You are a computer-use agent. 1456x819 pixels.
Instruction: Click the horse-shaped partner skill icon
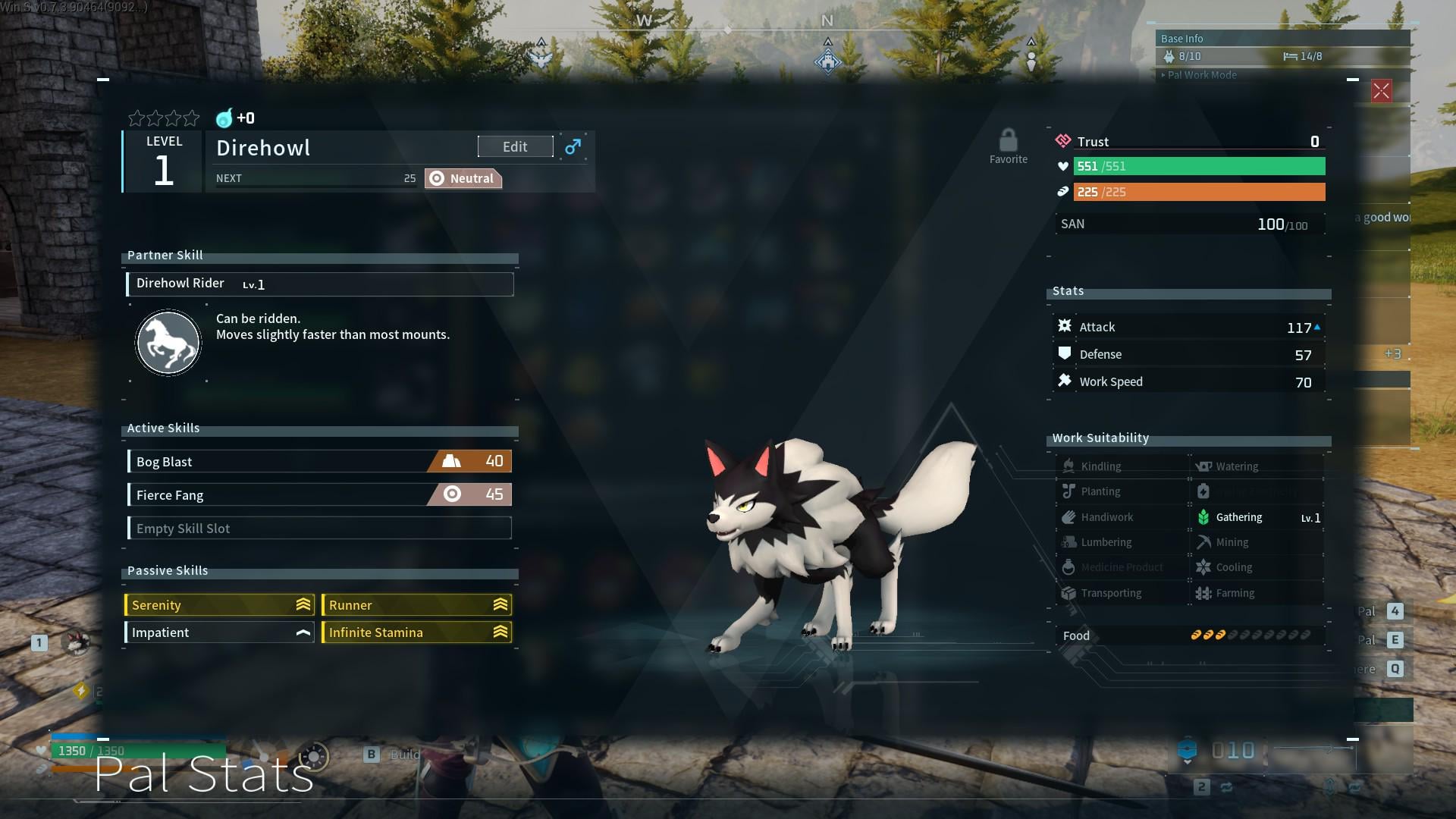pyautogui.click(x=168, y=343)
